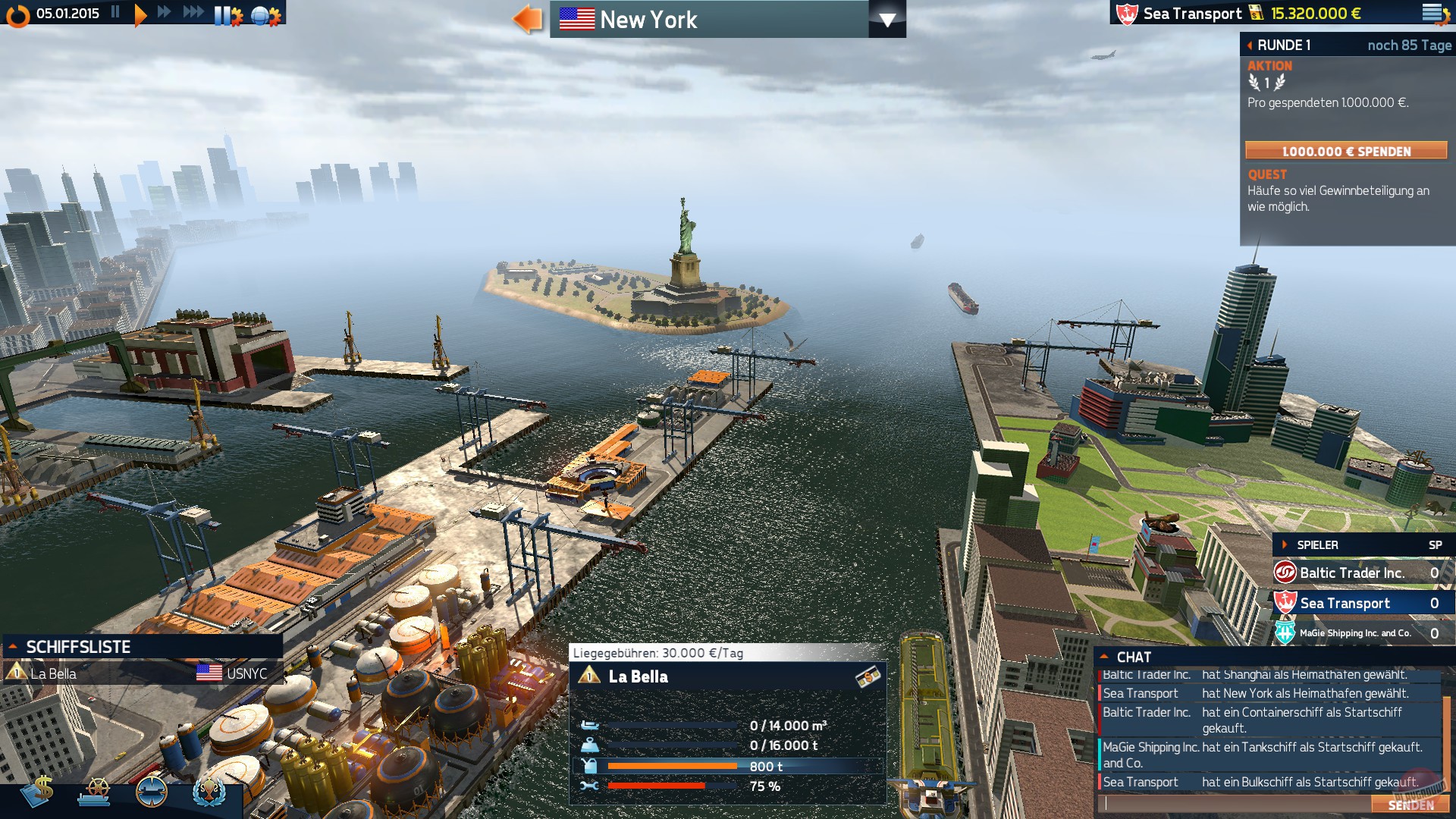Viewport: 1456px width, 819px height.
Task: Pause the game simulation
Action: tap(115, 12)
